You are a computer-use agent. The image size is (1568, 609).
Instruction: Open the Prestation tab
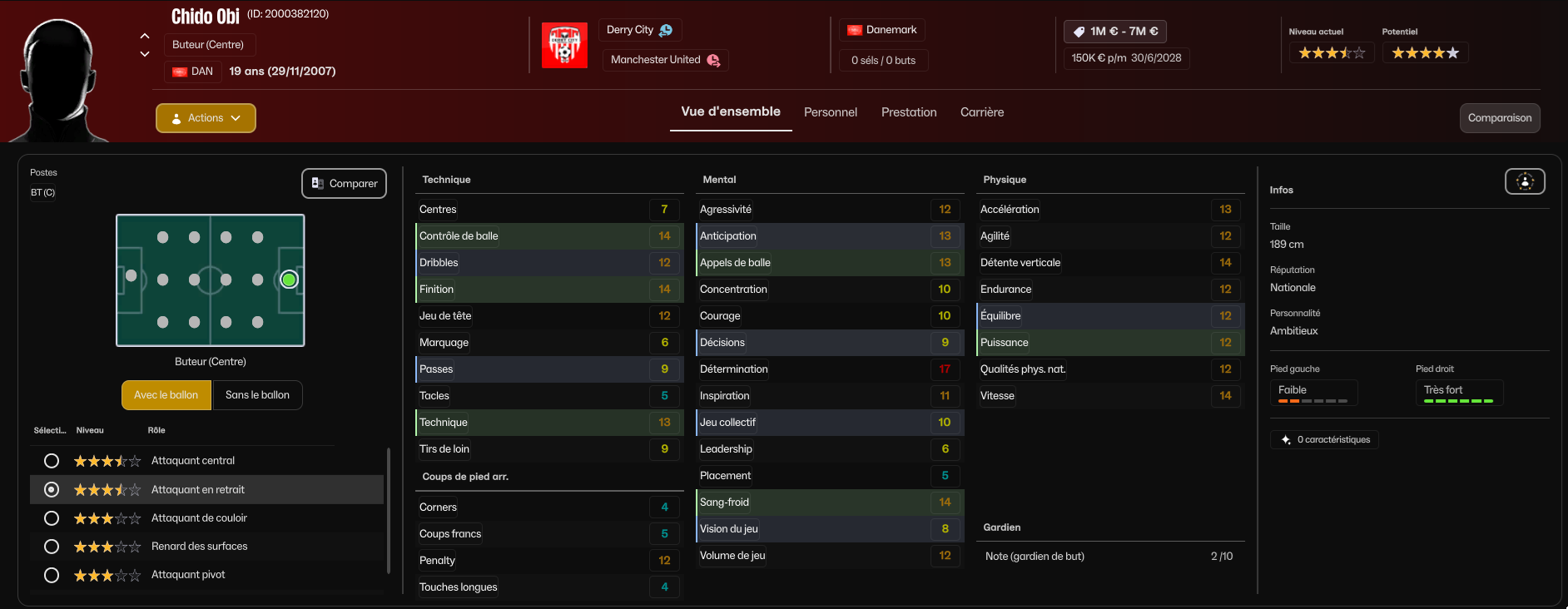pyautogui.click(x=909, y=112)
